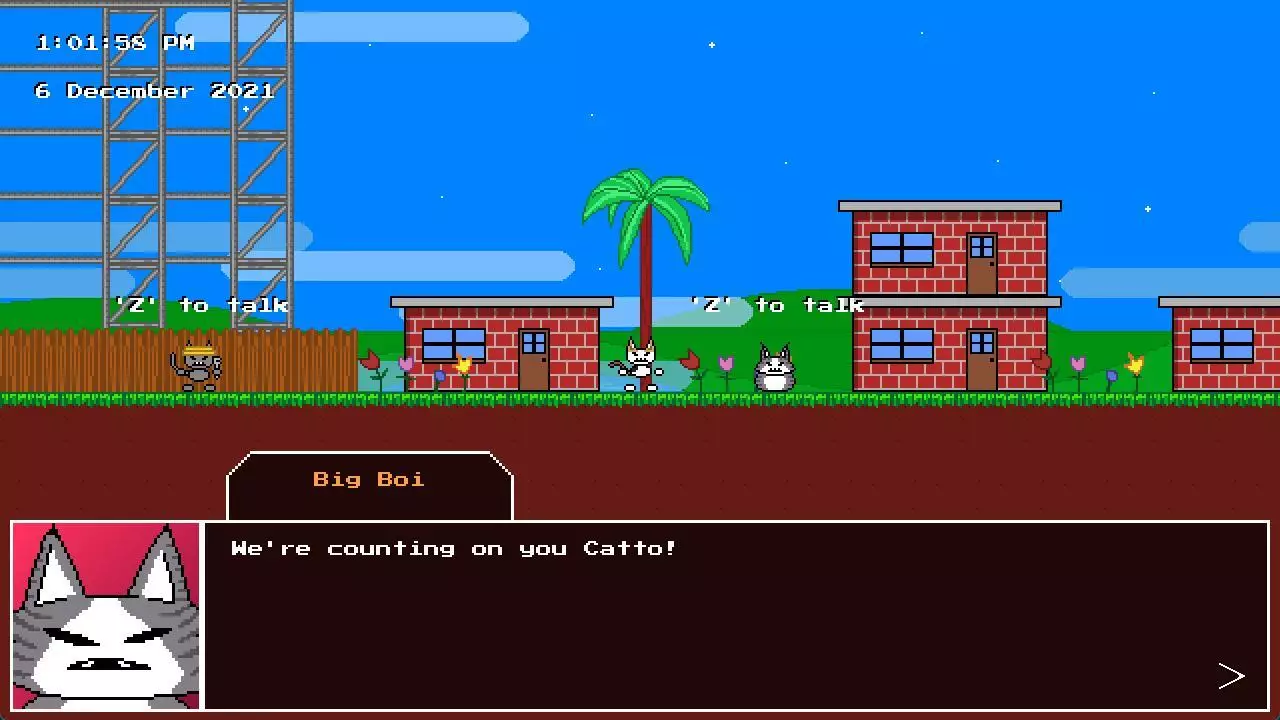Click the Big Boi nameplate tab

[x=368, y=478]
